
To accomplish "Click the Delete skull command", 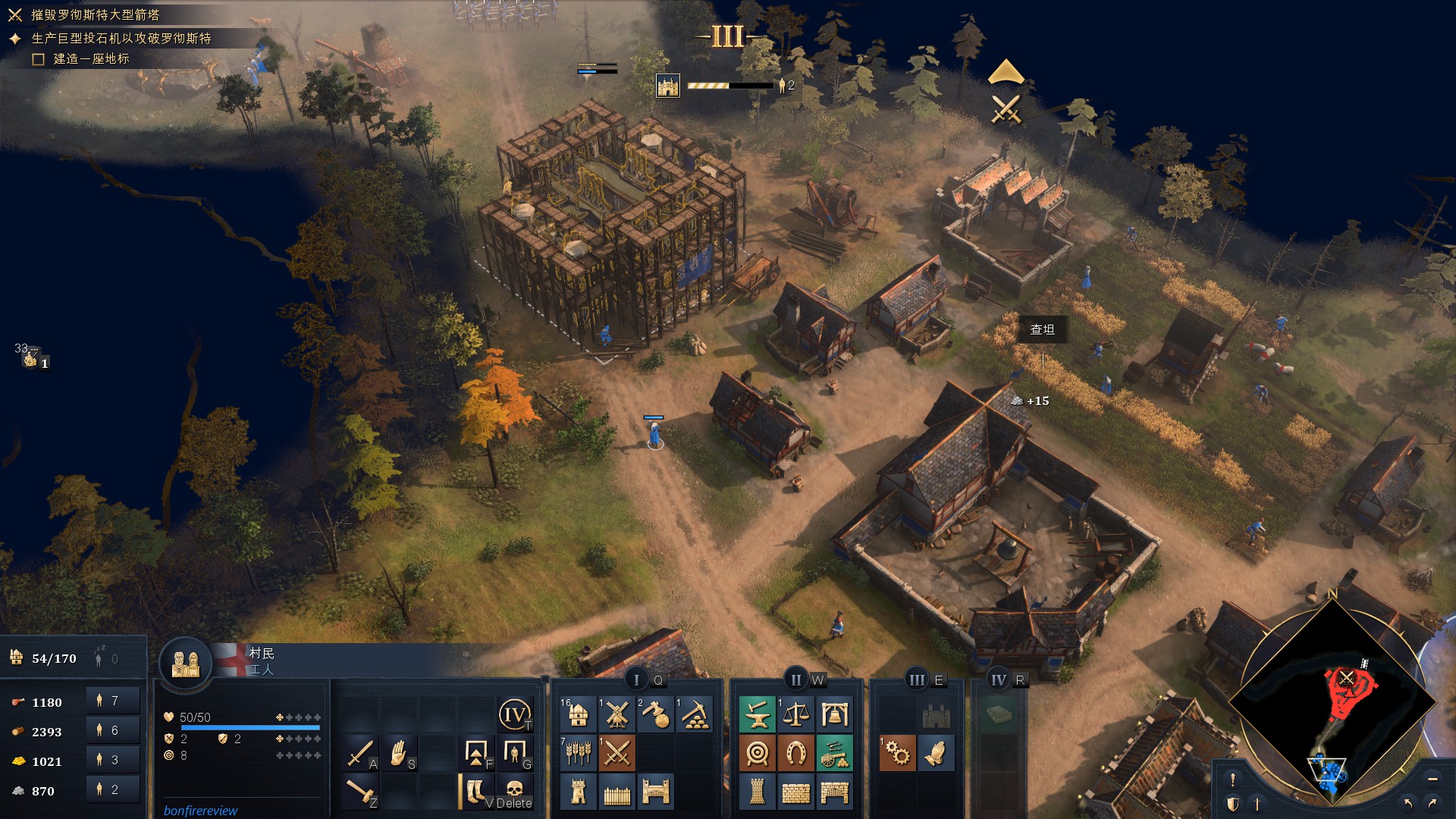I will point(514,790).
